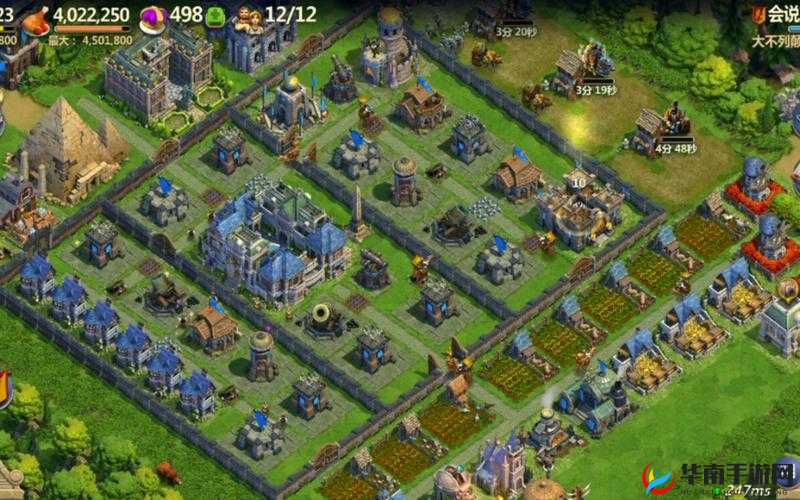Select the purple crown currency icon
The image size is (800, 500).
(x=153, y=17)
